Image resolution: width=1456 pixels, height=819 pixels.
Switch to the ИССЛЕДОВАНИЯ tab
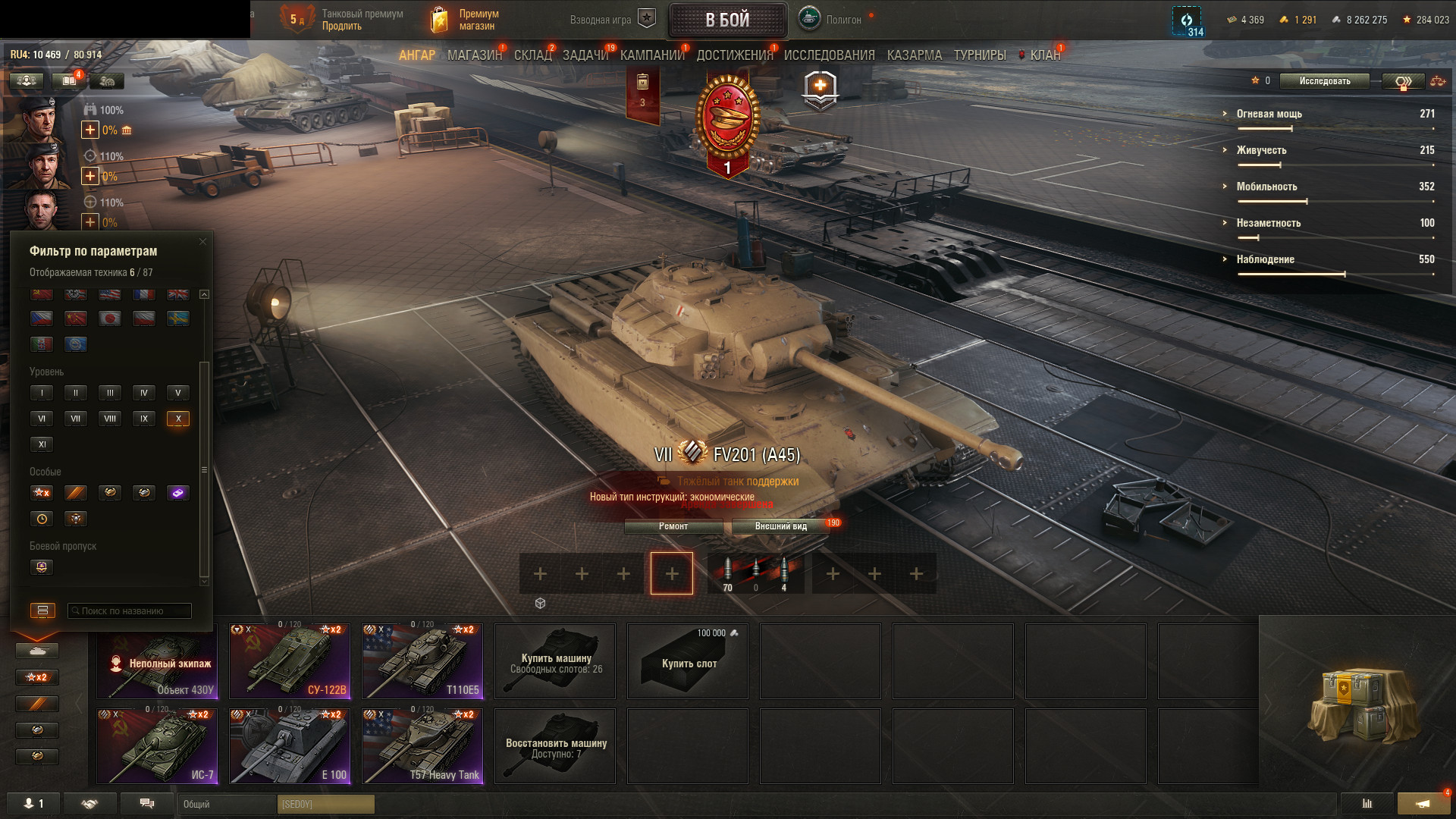coord(829,55)
